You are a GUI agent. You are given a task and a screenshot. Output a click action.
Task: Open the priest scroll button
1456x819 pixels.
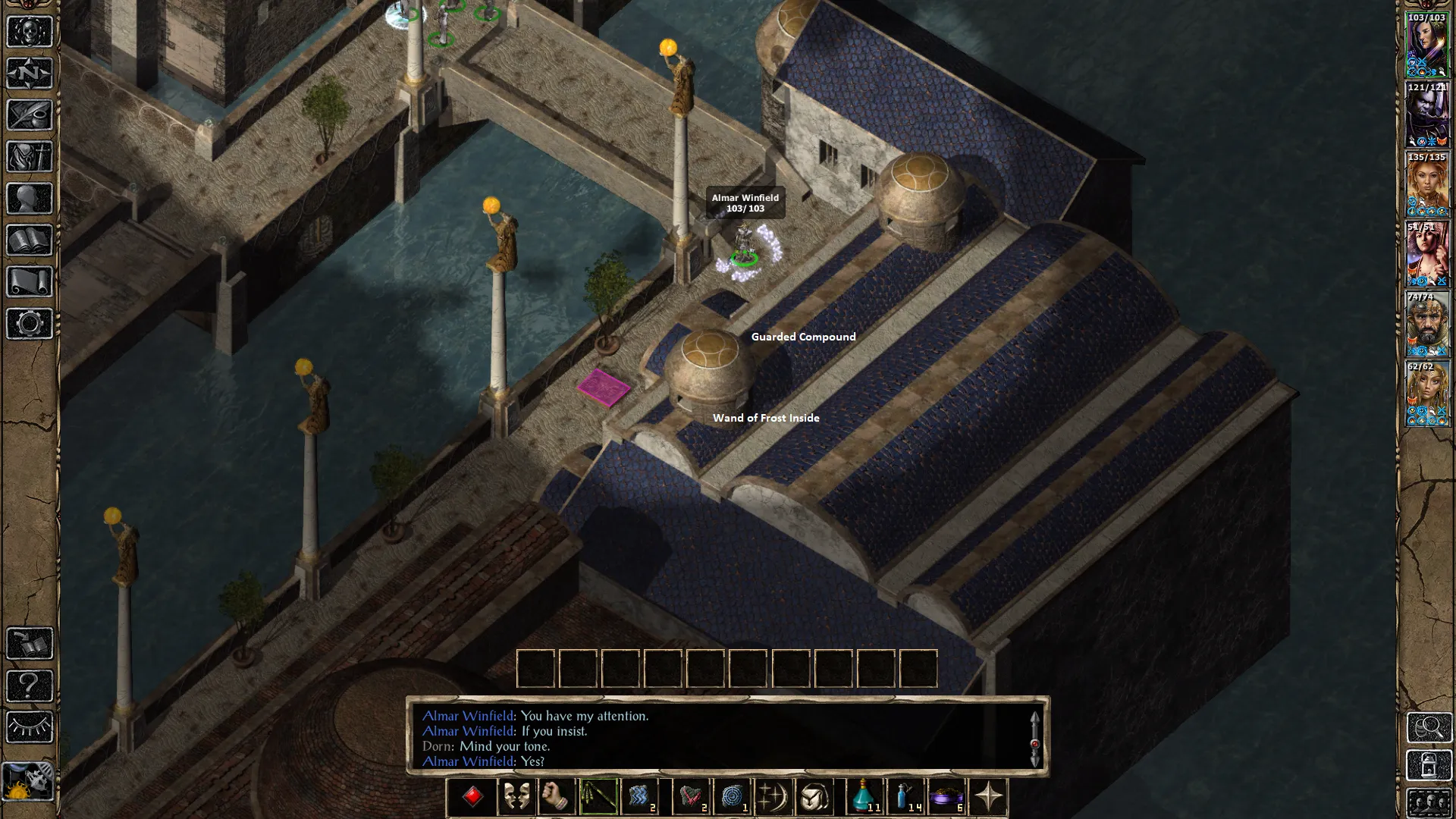30,282
